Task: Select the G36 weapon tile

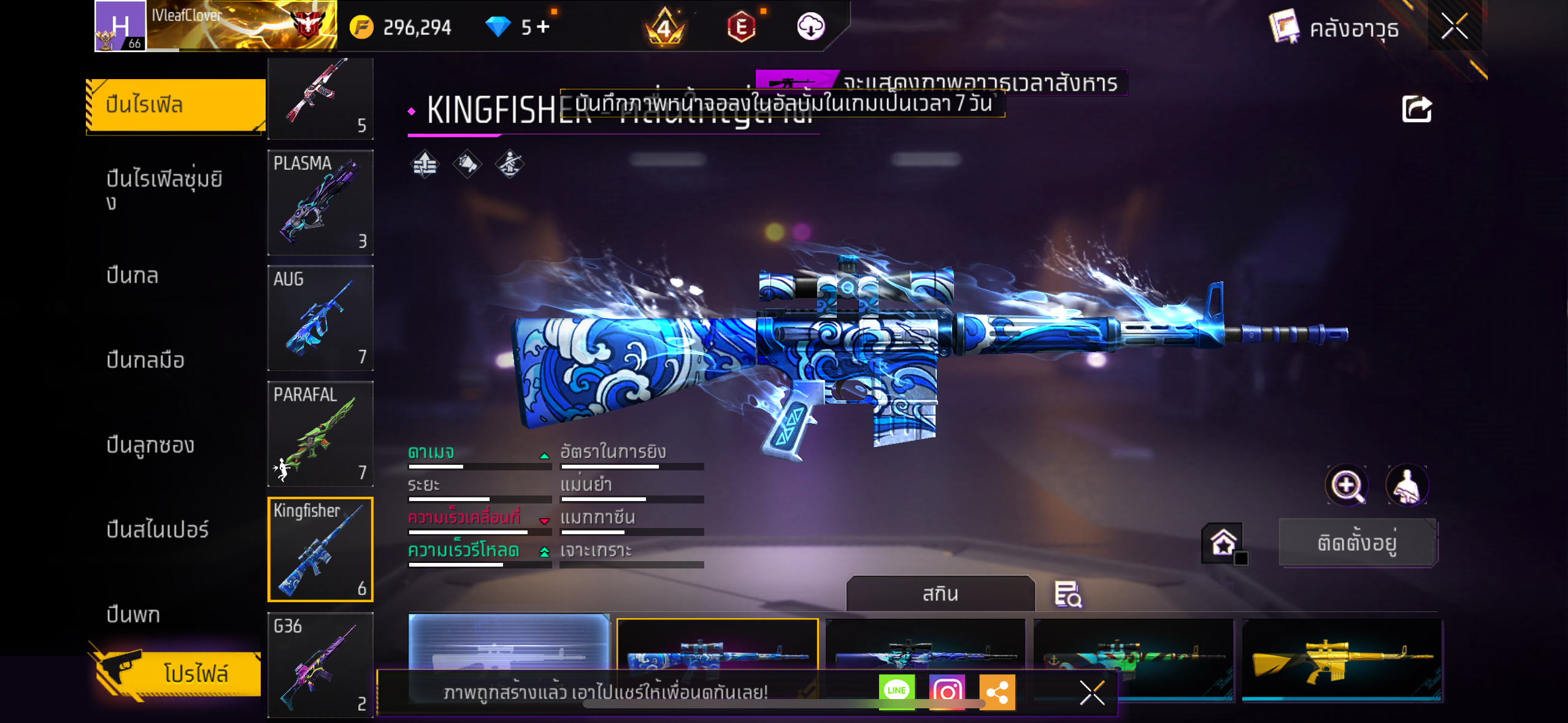Action: 320,665
